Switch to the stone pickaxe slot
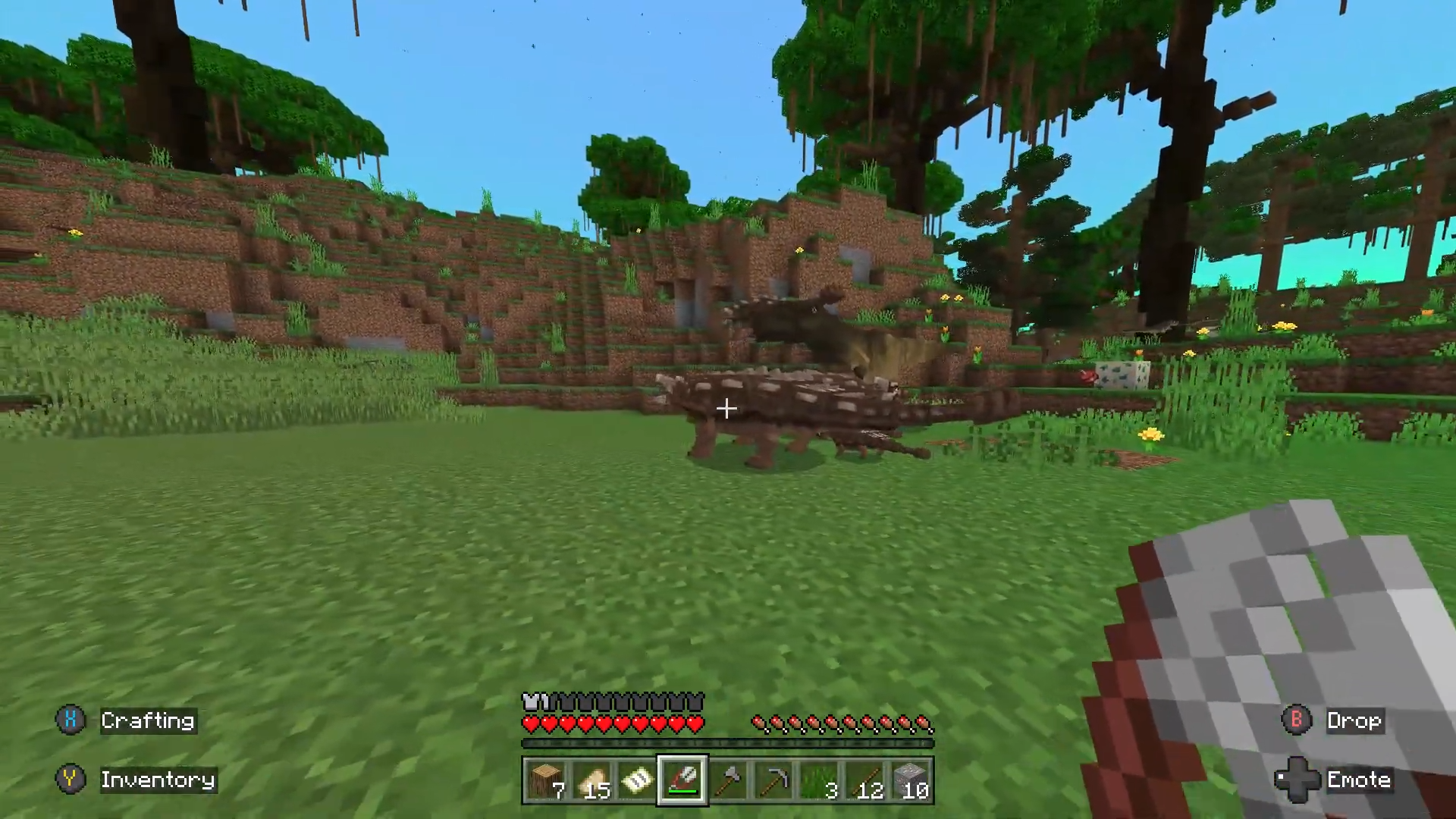The image size is (1456, 819). pos(773,780)
